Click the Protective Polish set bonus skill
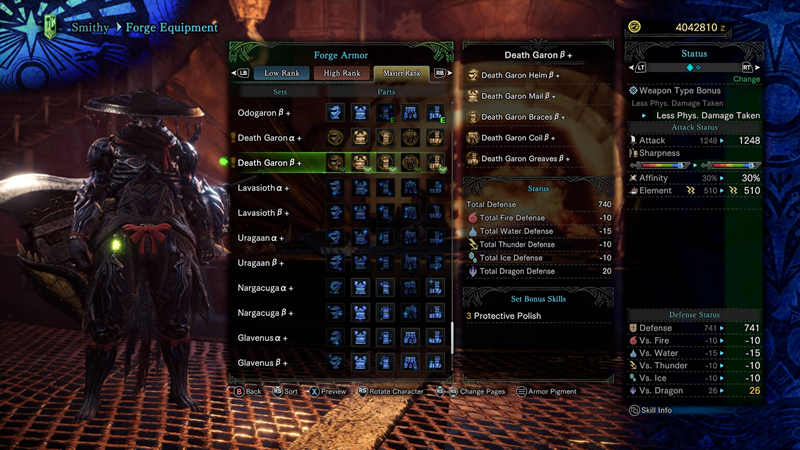Image resolution: width=800 pixels, height=450 pixels. (507, 316)
